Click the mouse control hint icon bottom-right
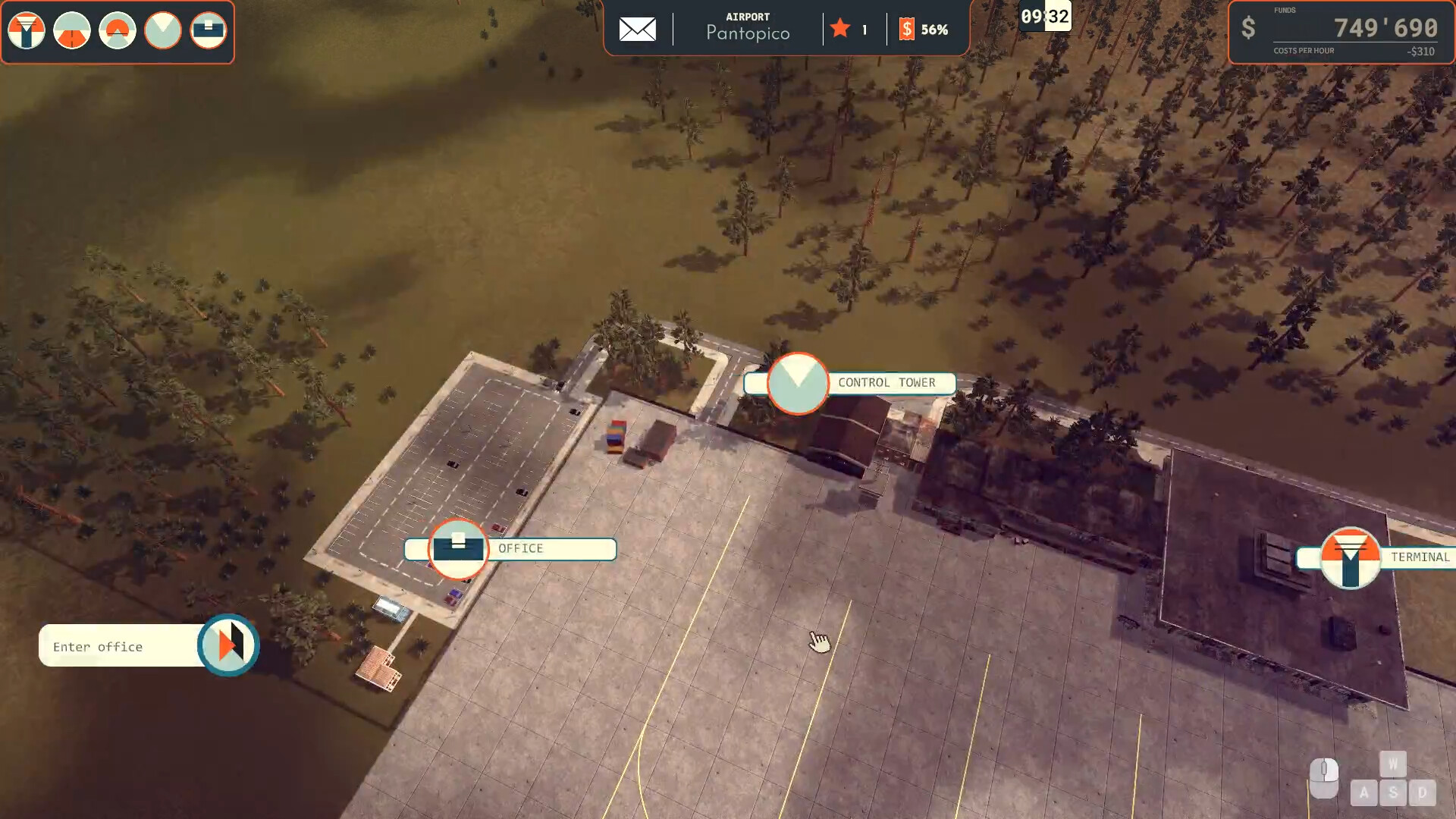 [1326, 778]
